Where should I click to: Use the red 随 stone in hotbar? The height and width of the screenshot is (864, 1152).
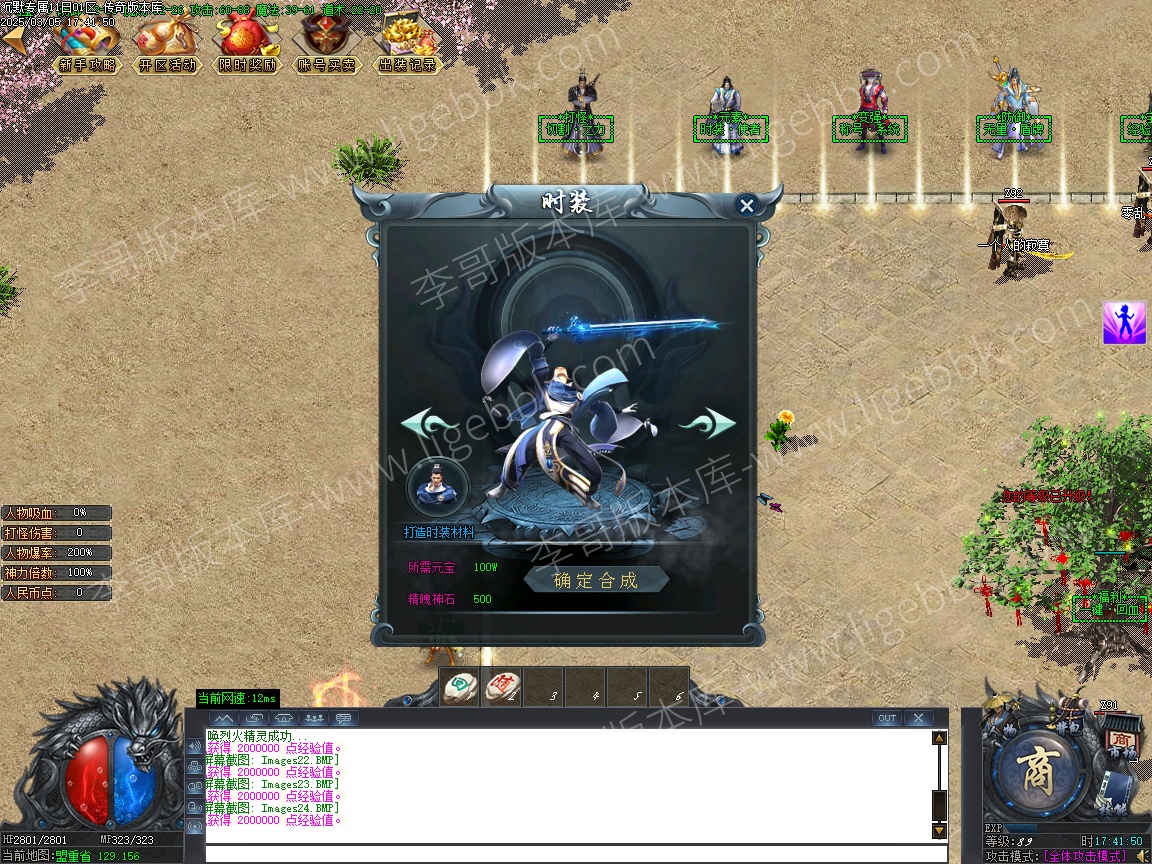coord(502,687)
